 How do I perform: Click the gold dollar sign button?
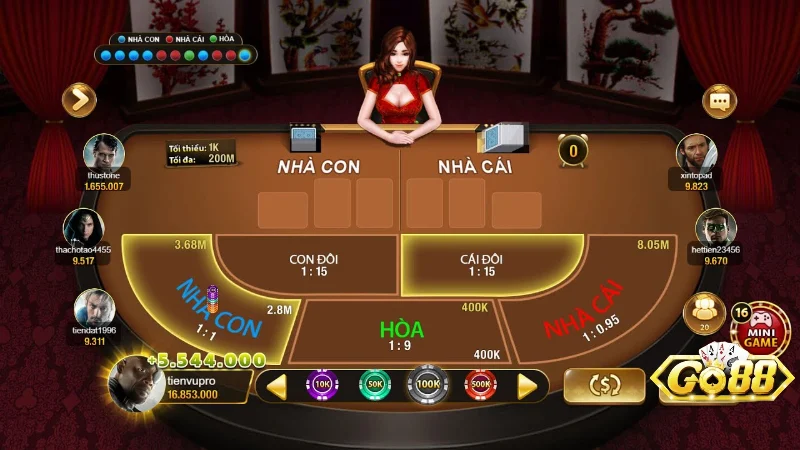[603, 385]
